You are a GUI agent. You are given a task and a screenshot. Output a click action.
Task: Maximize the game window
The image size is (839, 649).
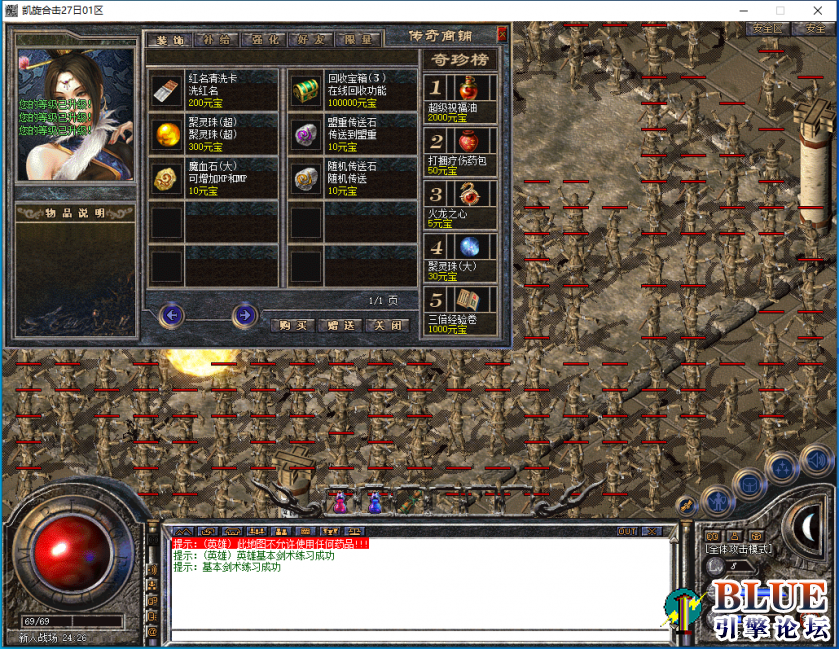click(x=780, y=9)
